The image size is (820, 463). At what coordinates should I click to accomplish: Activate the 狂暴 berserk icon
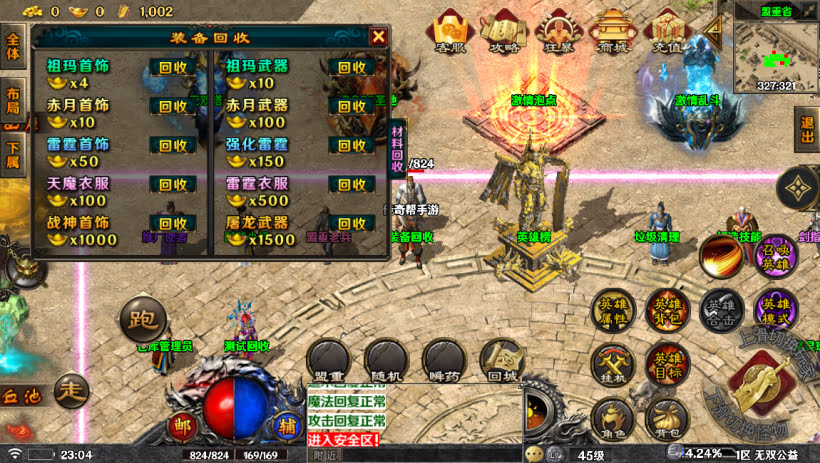(x=559, y=32)
